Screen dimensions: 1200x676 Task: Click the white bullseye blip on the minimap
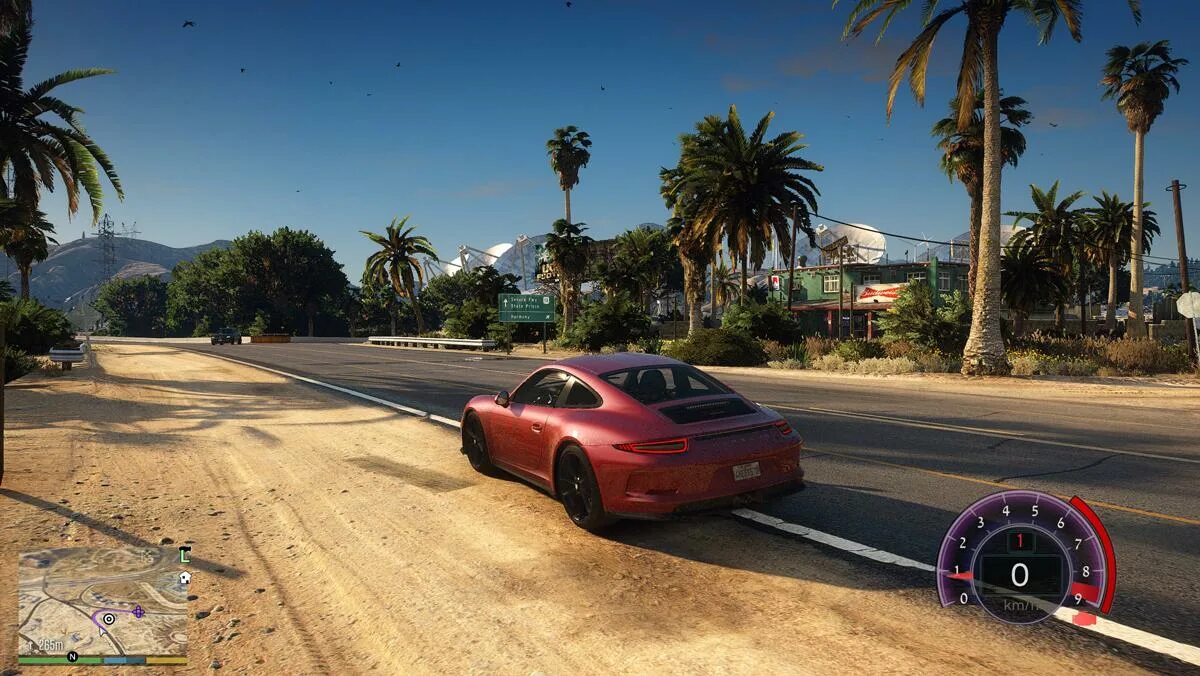(108, 619)
